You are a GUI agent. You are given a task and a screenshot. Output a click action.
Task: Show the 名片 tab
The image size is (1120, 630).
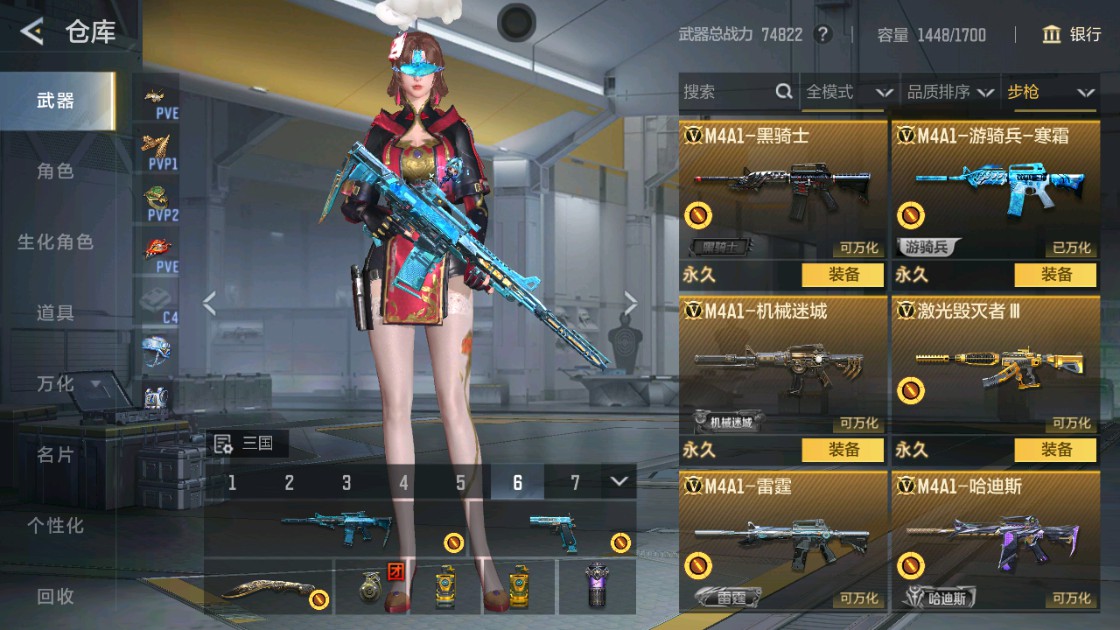pyautogui.click(x=56, y=455)
